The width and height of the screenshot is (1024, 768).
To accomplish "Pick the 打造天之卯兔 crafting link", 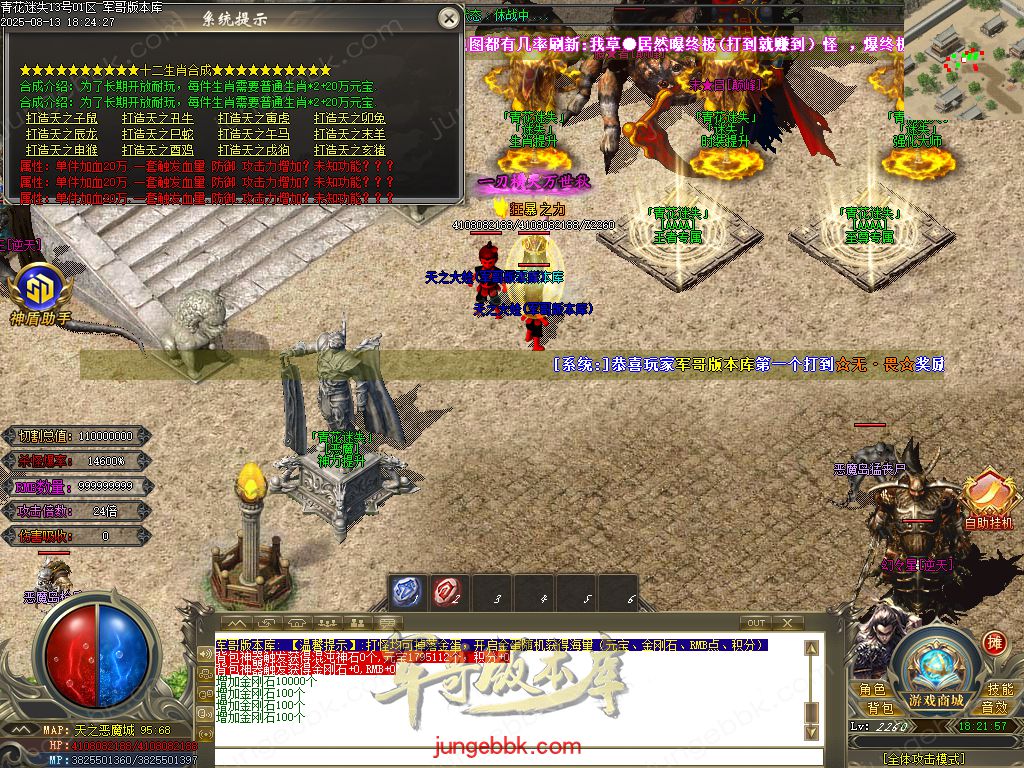I will click(350, 118).
